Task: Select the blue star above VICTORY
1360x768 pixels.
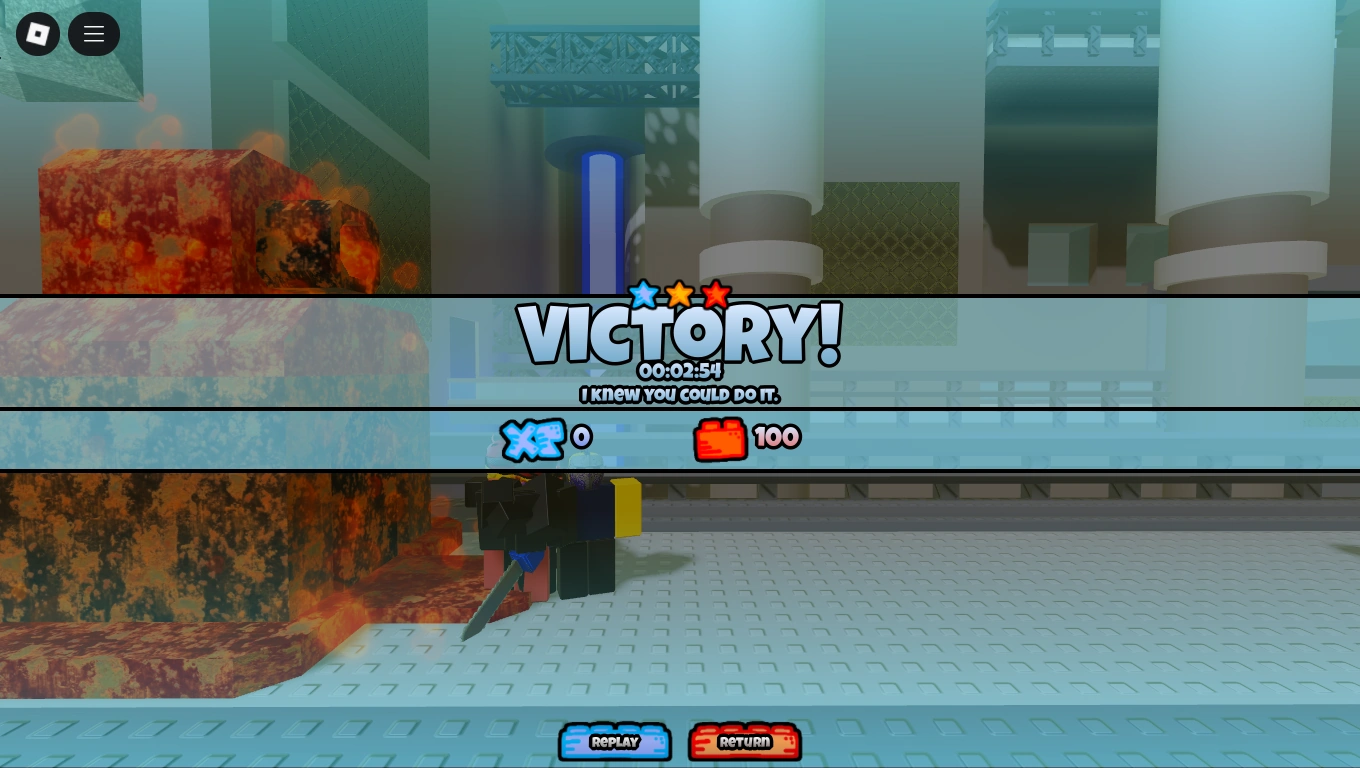Action: [642, 293]
